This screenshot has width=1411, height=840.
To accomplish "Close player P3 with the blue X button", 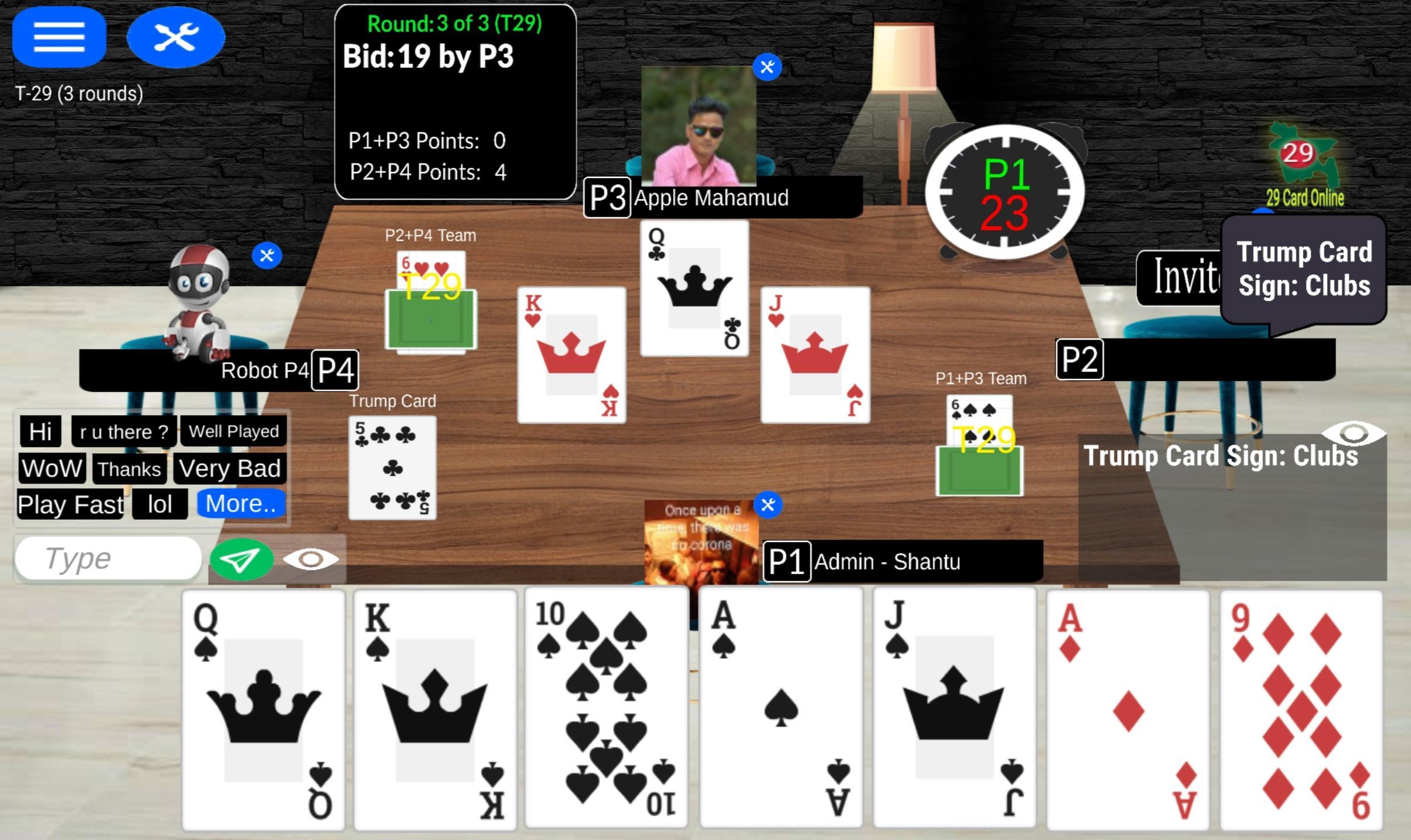I will pos(768,66).
